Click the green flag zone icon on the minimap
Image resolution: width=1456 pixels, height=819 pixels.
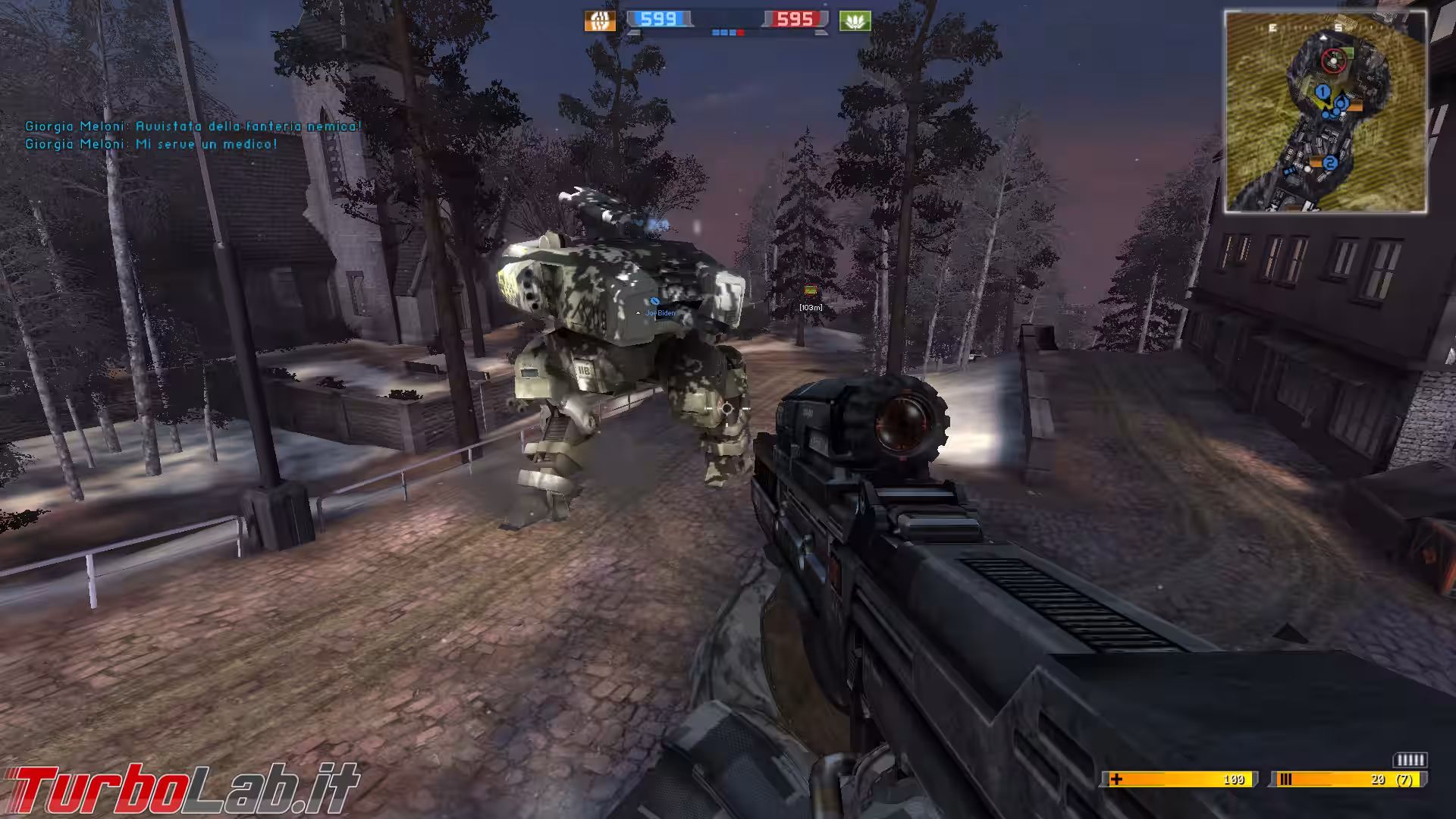pos(1348,54)
